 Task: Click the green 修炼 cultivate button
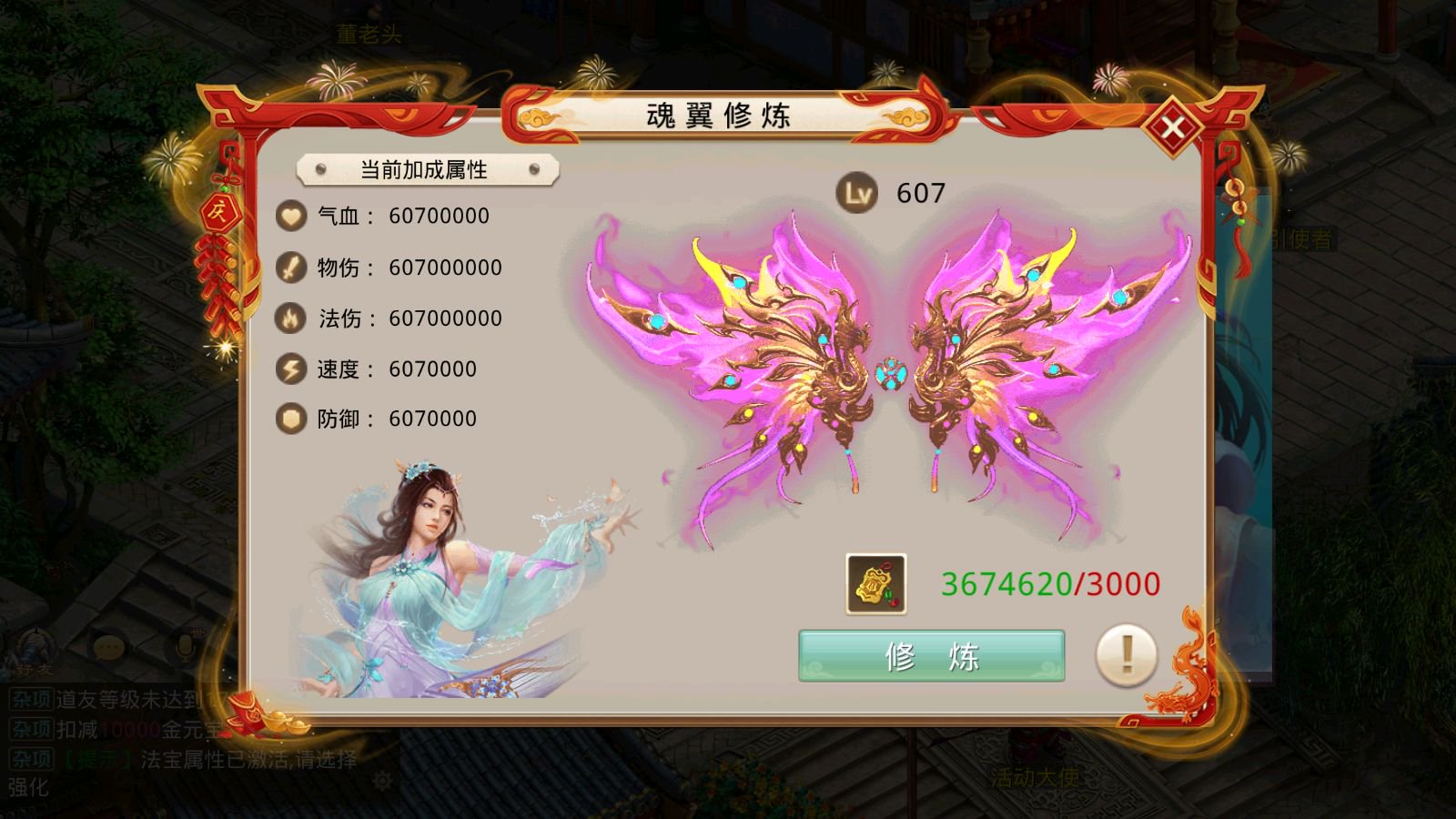pos(931,655)
